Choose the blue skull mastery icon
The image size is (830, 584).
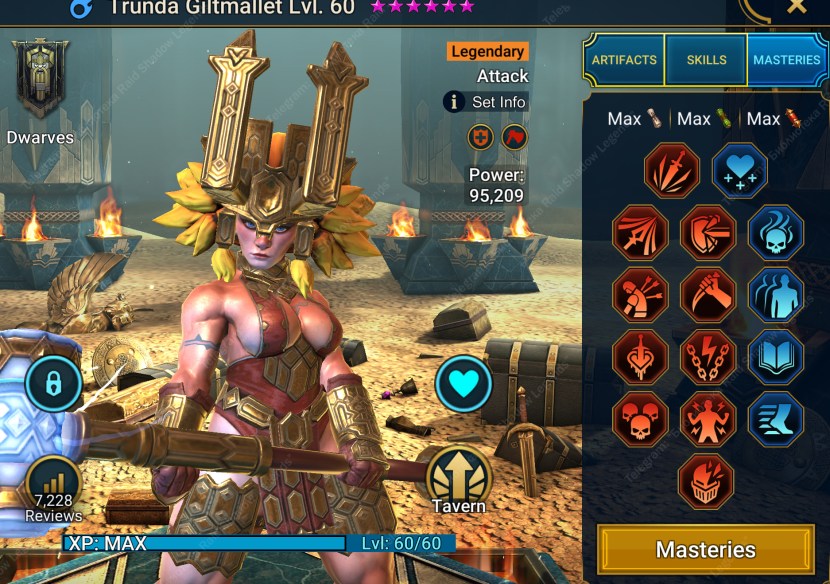[x=775, y=232]
